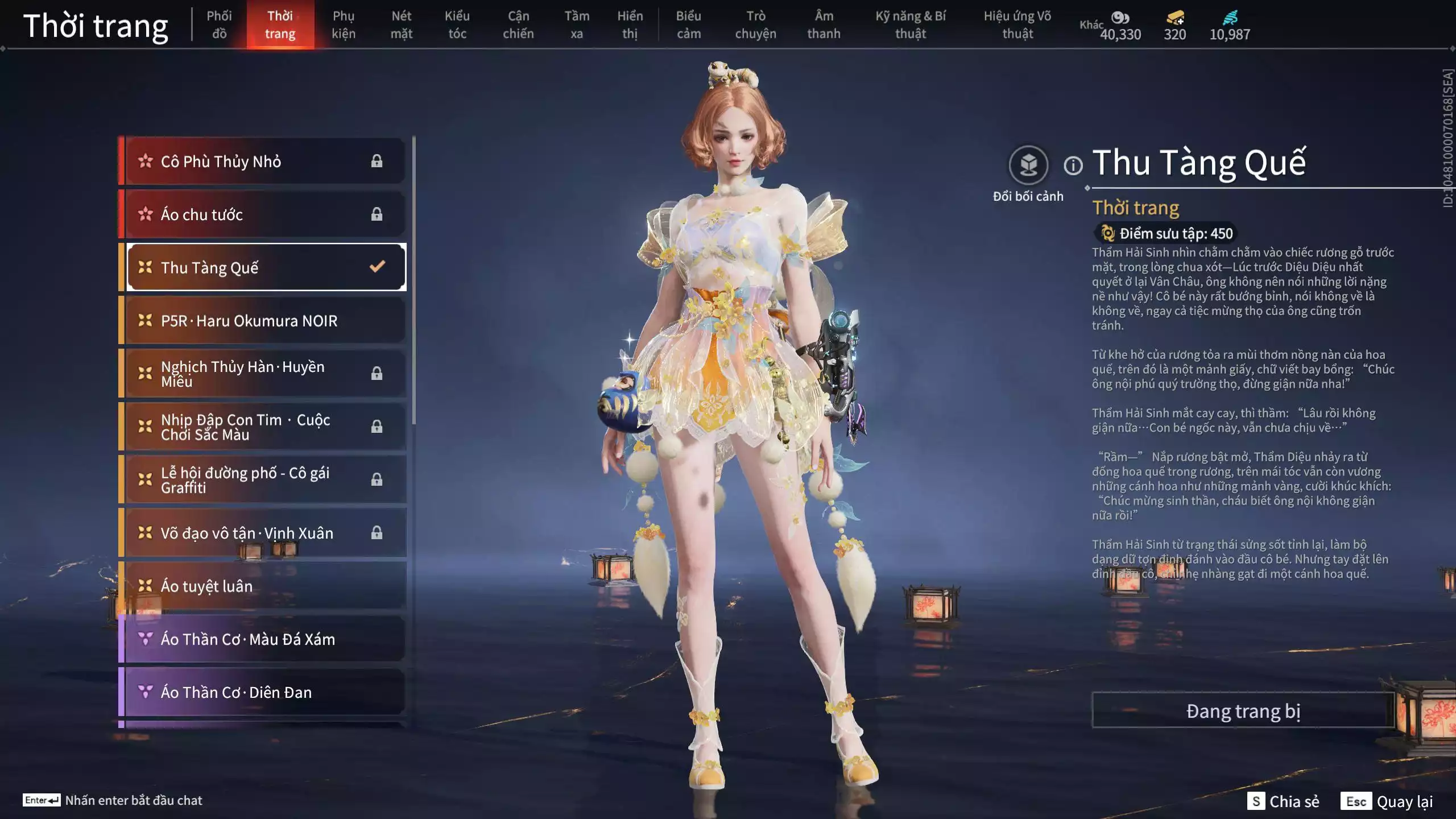Open the Cận chiến category

point(518,25)
